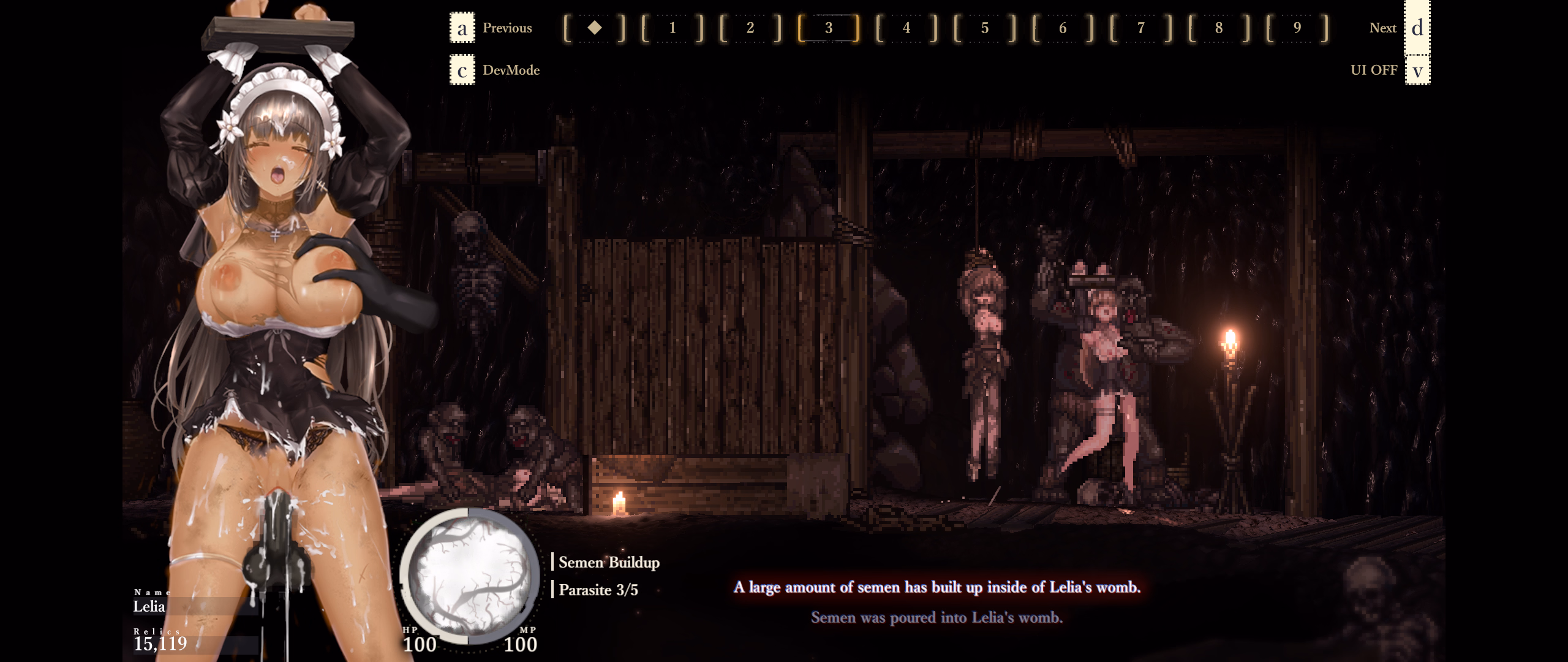Screen dimensions: 1568x662
Task: Select slot number 8
Action: 1219,28
